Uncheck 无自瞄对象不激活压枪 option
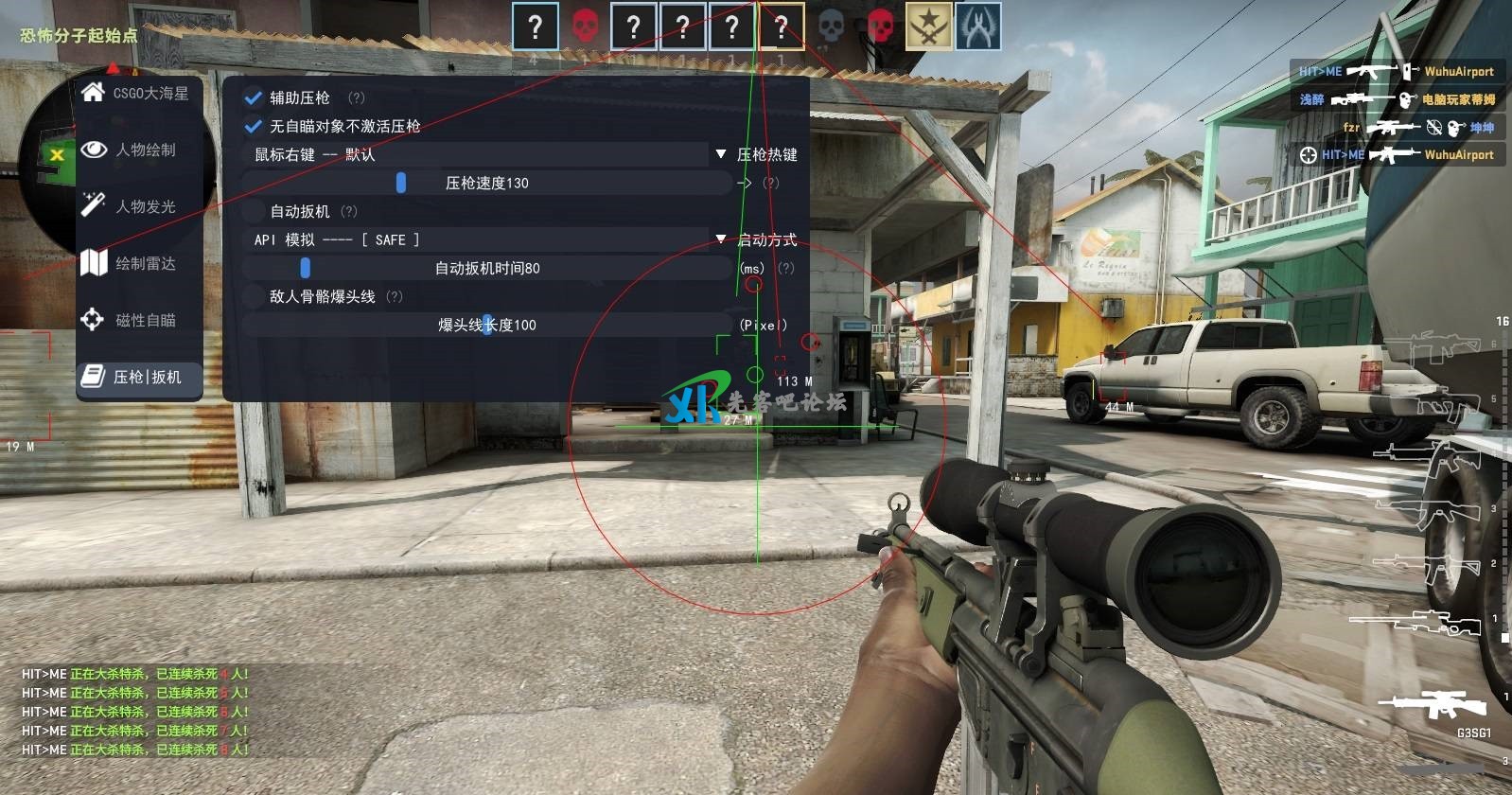Viewport: 1512px width, 795px height. coord(254,126)
